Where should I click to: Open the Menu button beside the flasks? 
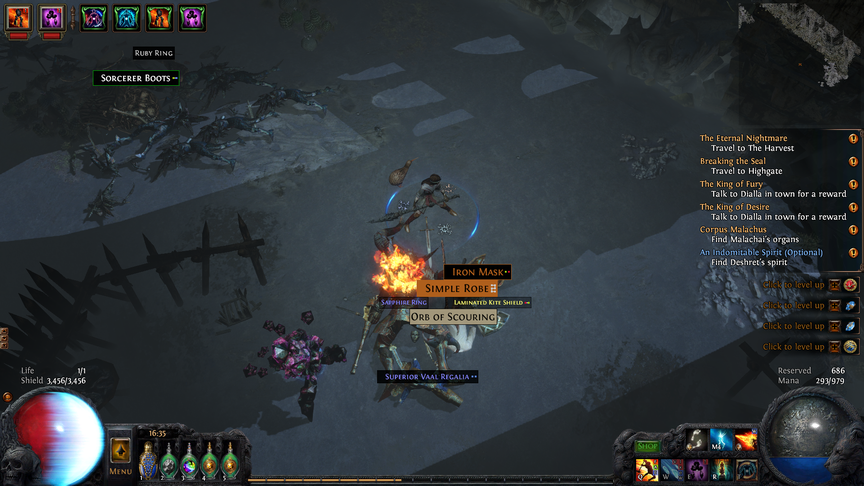click(x=120, y=458)
